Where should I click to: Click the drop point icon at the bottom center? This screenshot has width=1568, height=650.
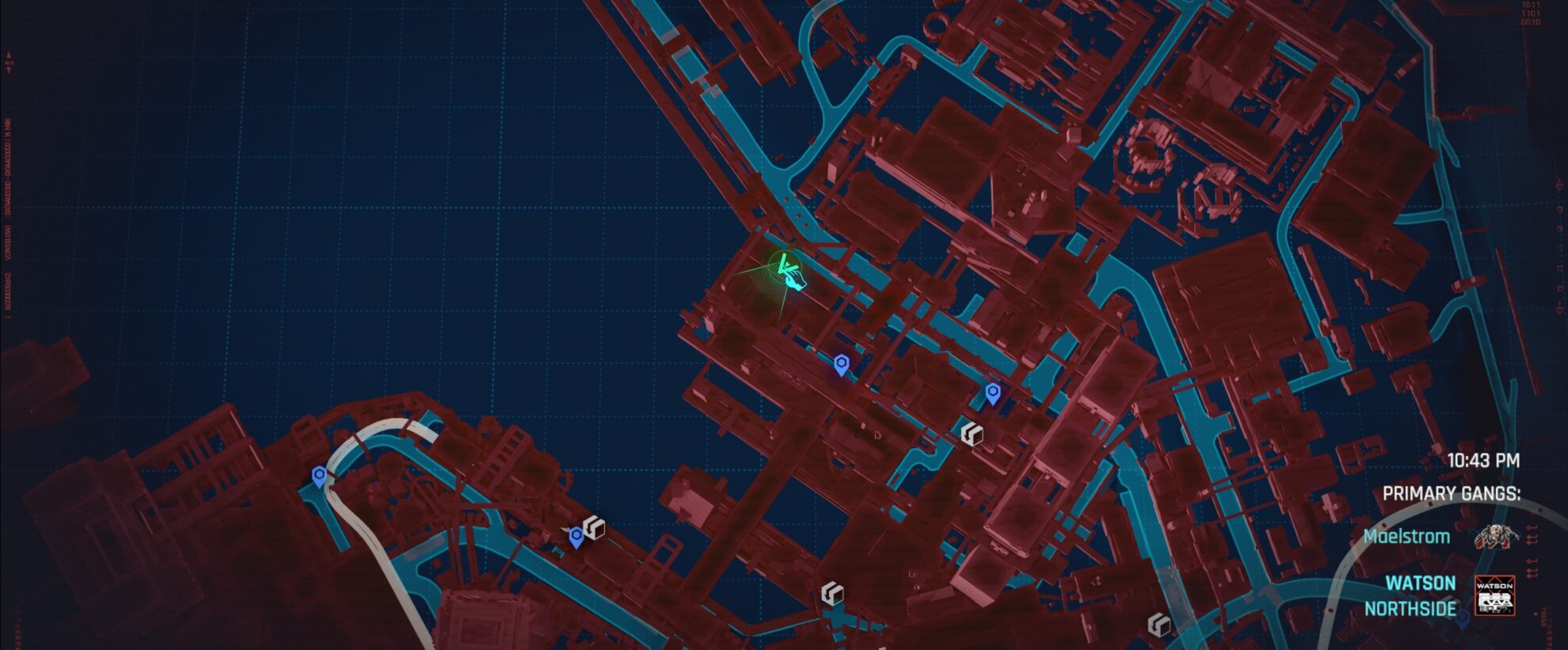coord(832,594)
